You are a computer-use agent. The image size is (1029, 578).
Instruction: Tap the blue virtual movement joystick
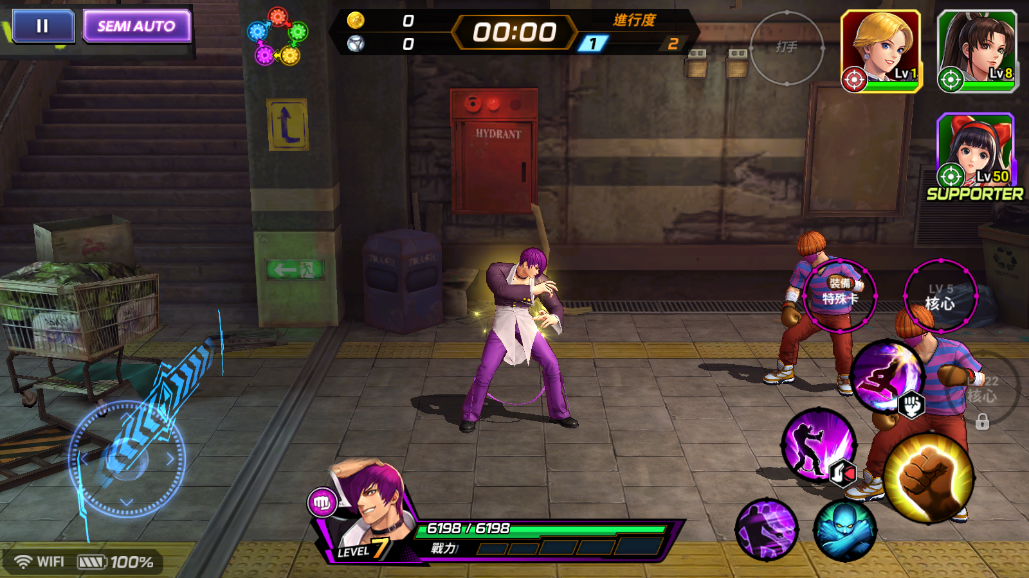pos(127,459)
